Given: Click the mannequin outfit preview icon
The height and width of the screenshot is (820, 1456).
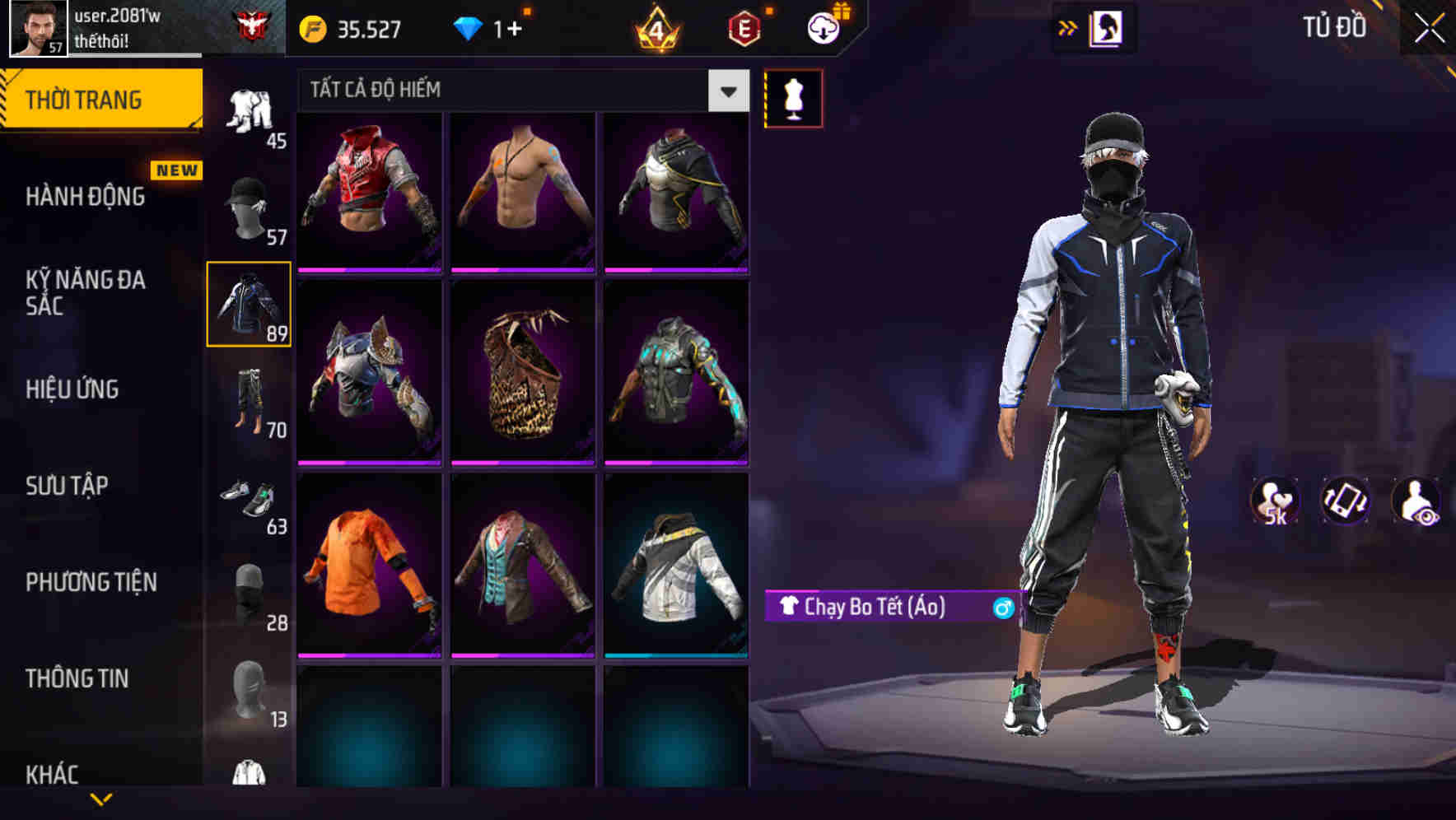Looking at the screenshot, I should pos(792,97).
